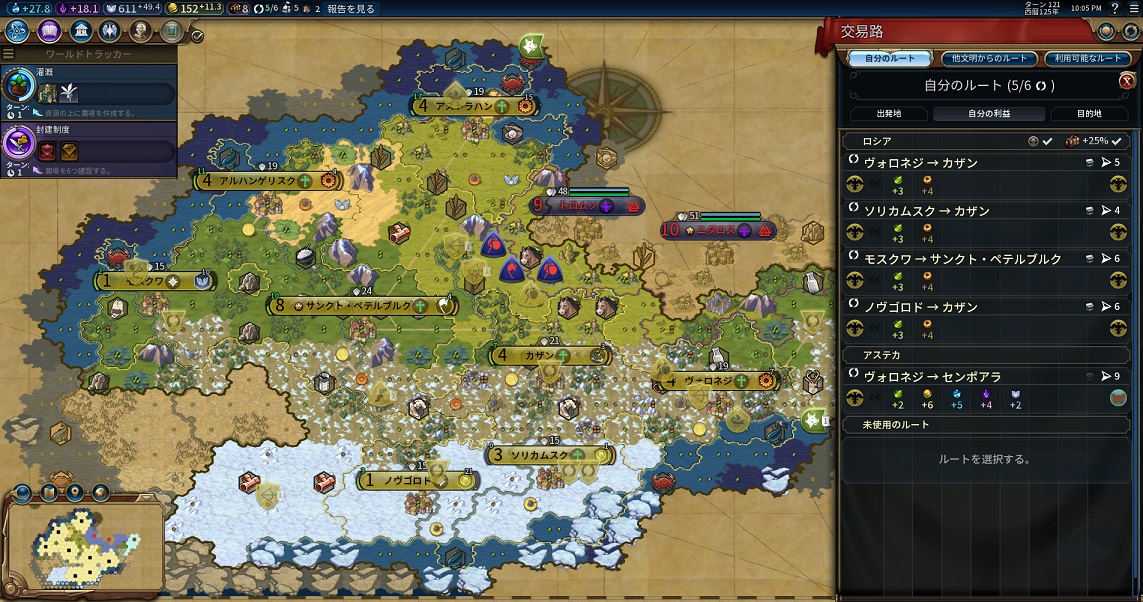Open the ワールドトラッカー hamburger menu
Image resolution: width=1143 pixels, height=602 pixels.
coord(9,53)
